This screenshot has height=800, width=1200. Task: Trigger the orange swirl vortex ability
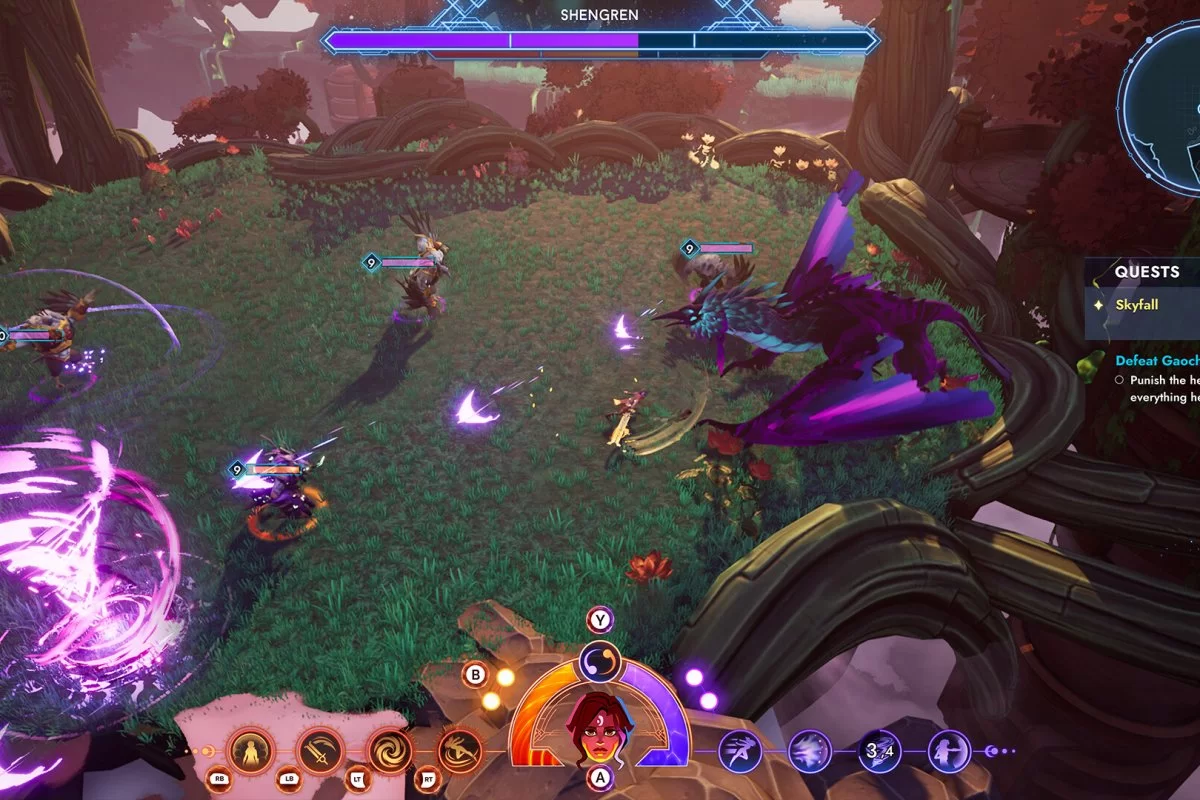(390, 750)
